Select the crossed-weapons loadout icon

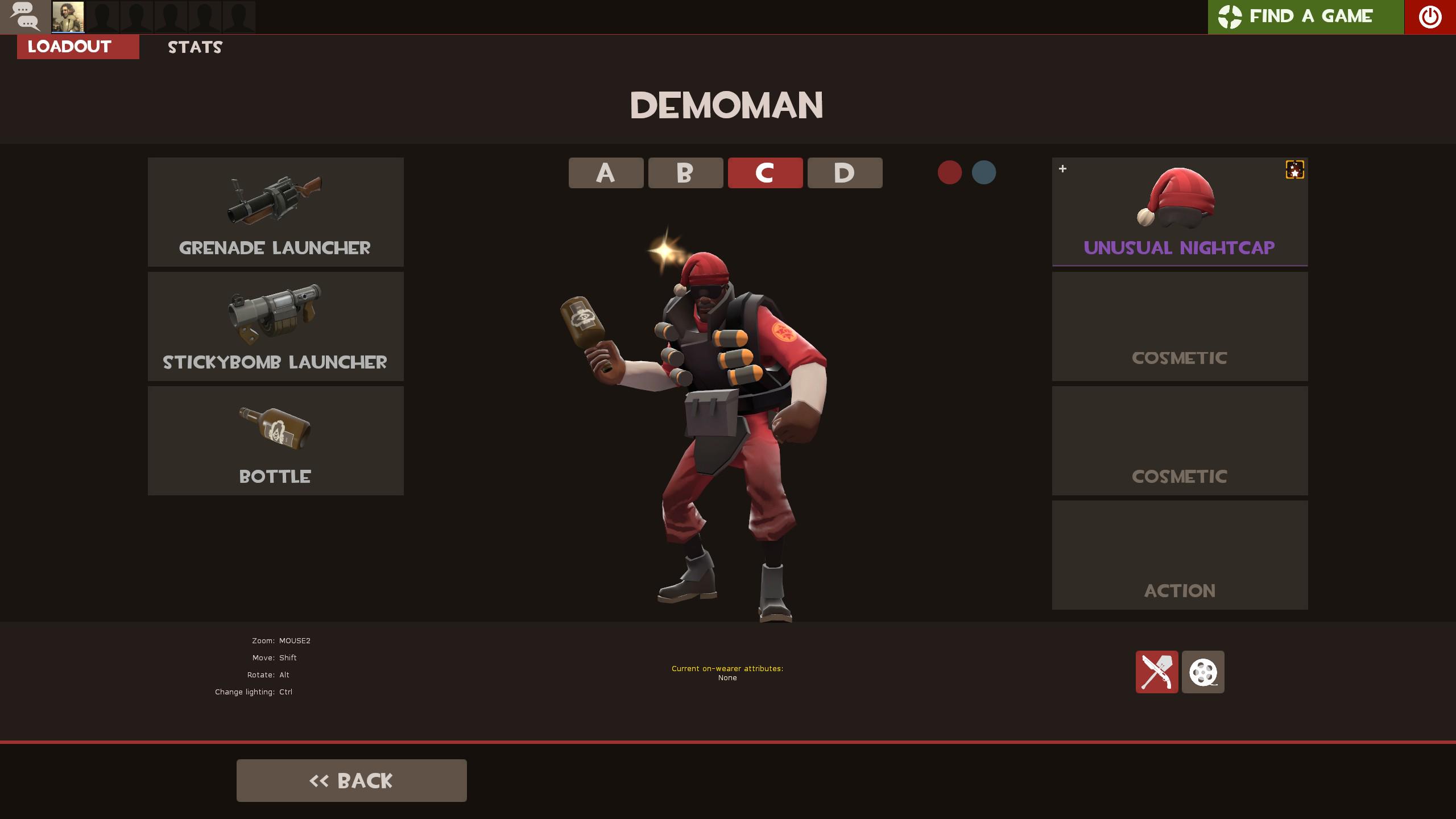1159,672
